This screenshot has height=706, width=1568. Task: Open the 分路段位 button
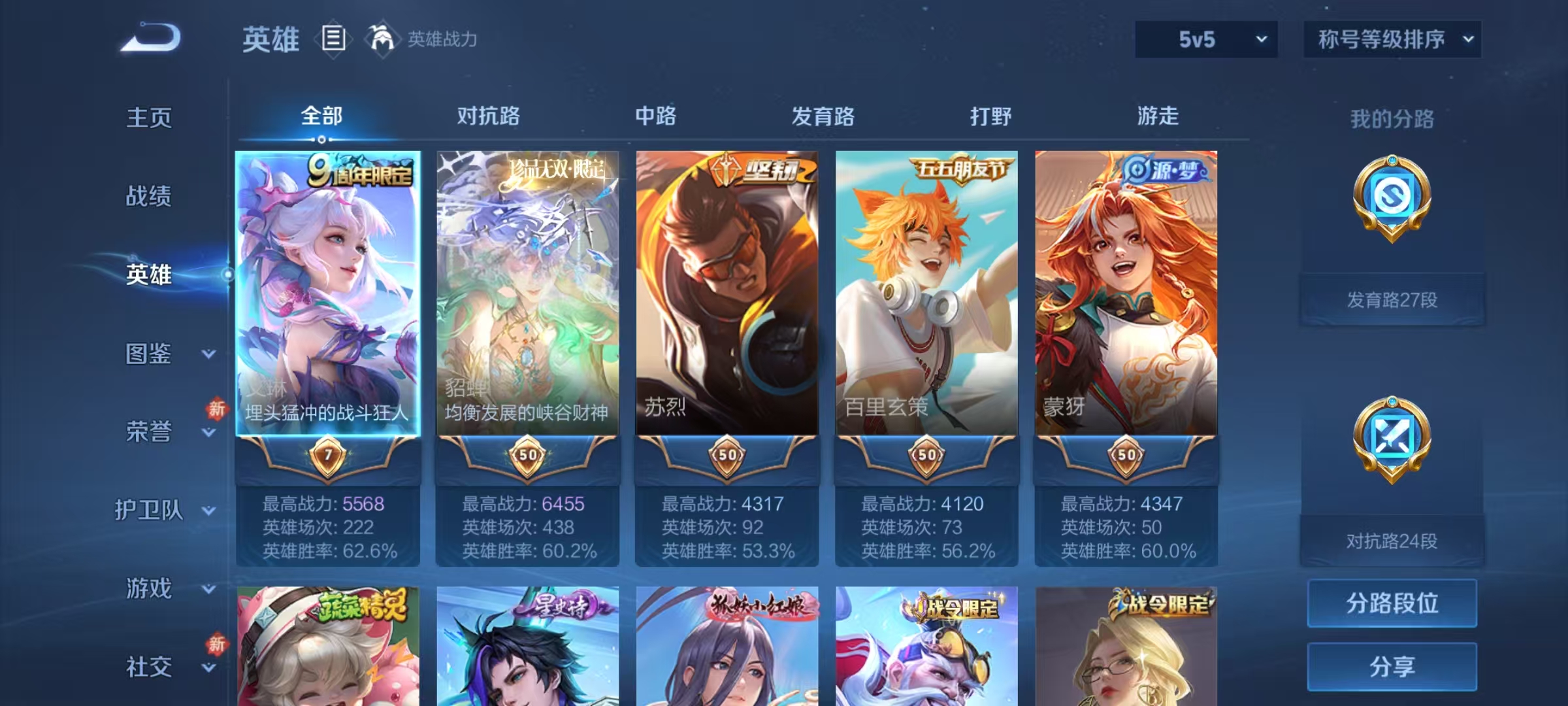1392,603
